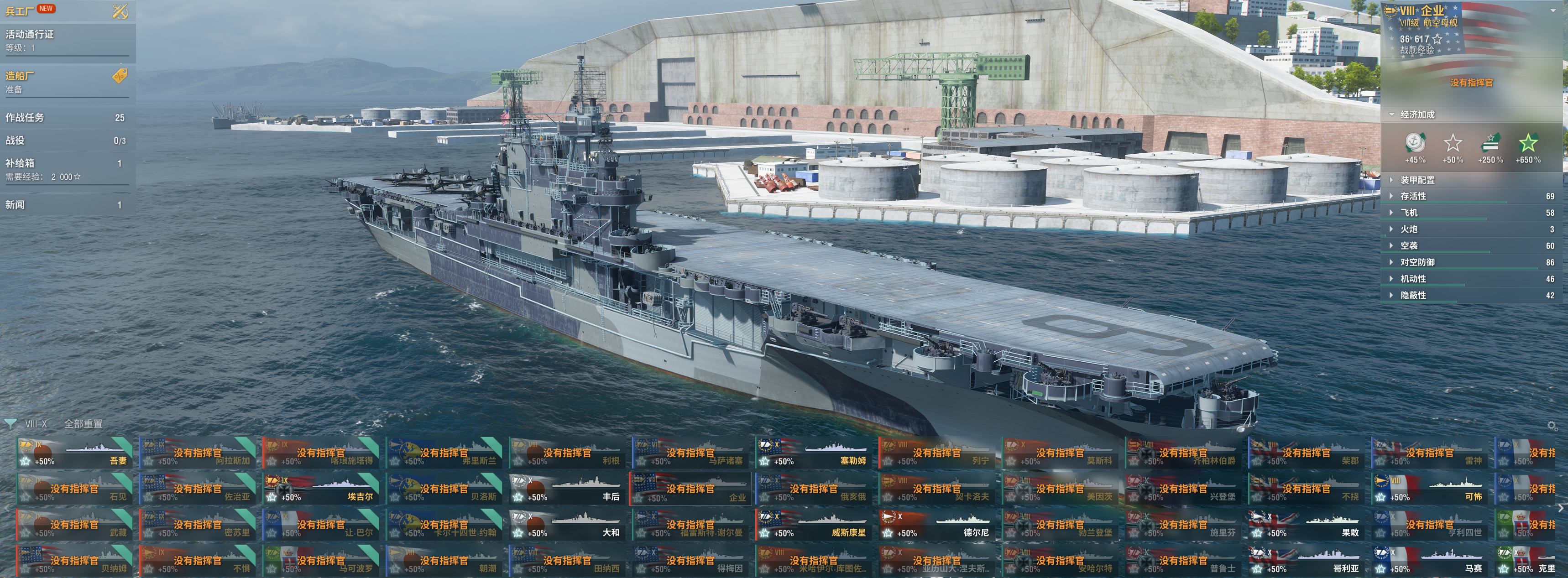Select the 可怖 destroyer tile
The image size is (1568, 578).
coord(1430,489)
